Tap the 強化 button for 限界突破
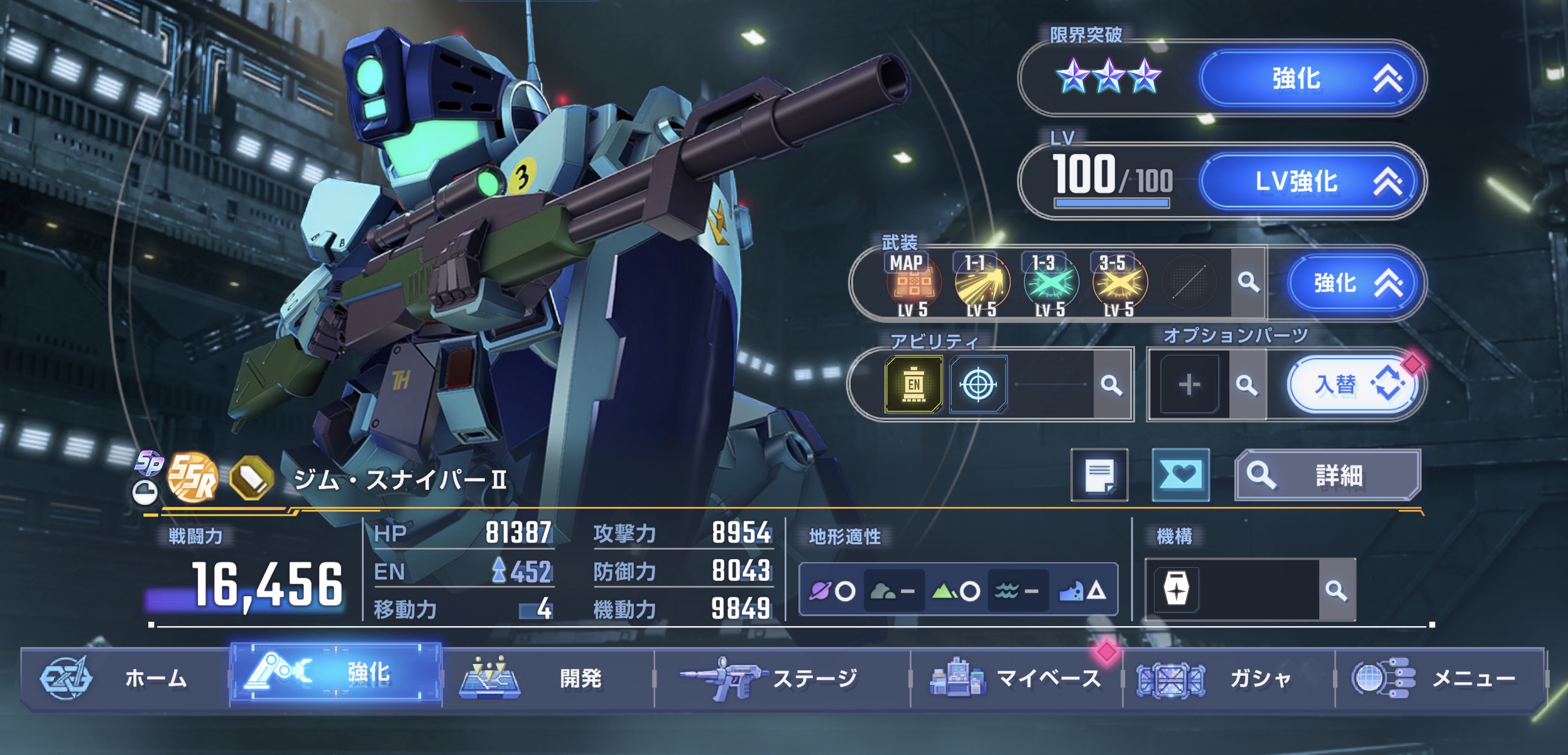1568x755 pixels. (x=1310, y=79)
